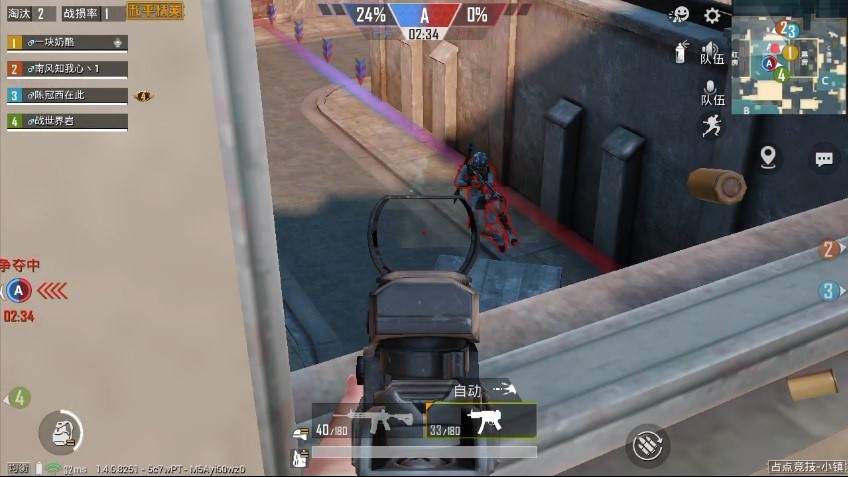This screenshot has height=477, width=848.
Task: Open the quick chat bubble
Action: click(x=824, y=158)
